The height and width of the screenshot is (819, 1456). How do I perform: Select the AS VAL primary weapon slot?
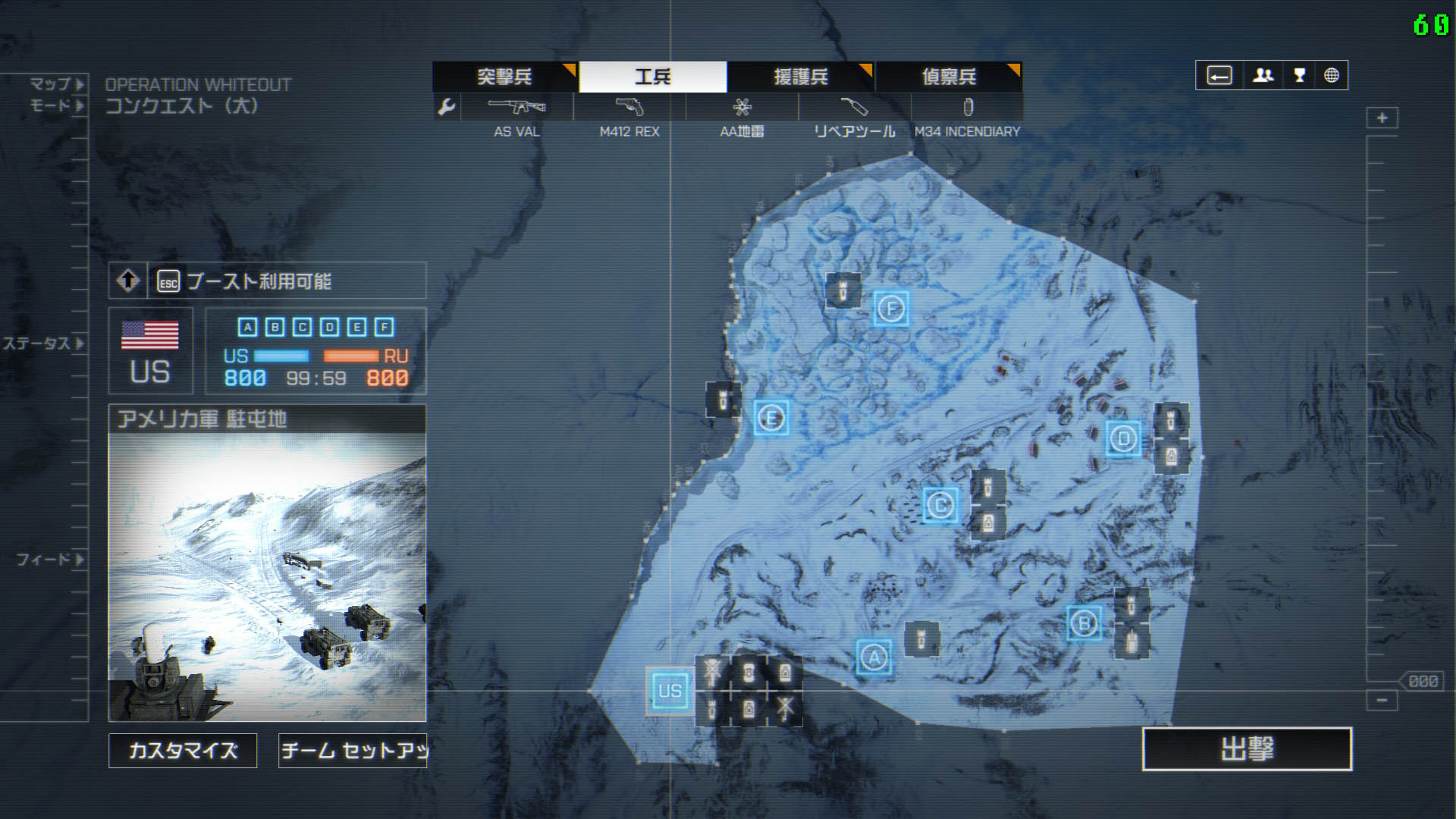coord(517,107)
